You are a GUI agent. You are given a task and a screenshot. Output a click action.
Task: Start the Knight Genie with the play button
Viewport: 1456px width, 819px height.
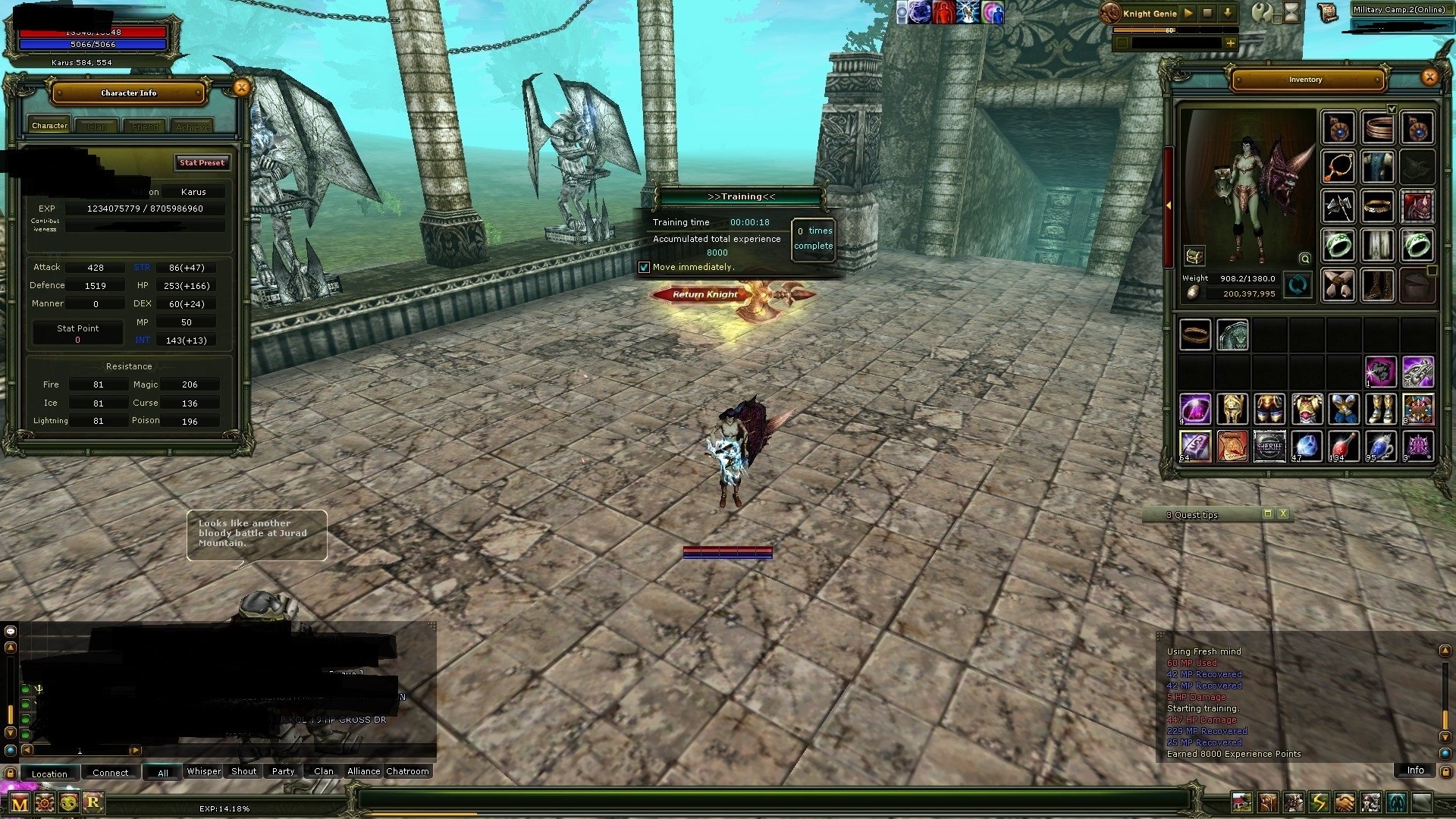(x=1188, y=13)
